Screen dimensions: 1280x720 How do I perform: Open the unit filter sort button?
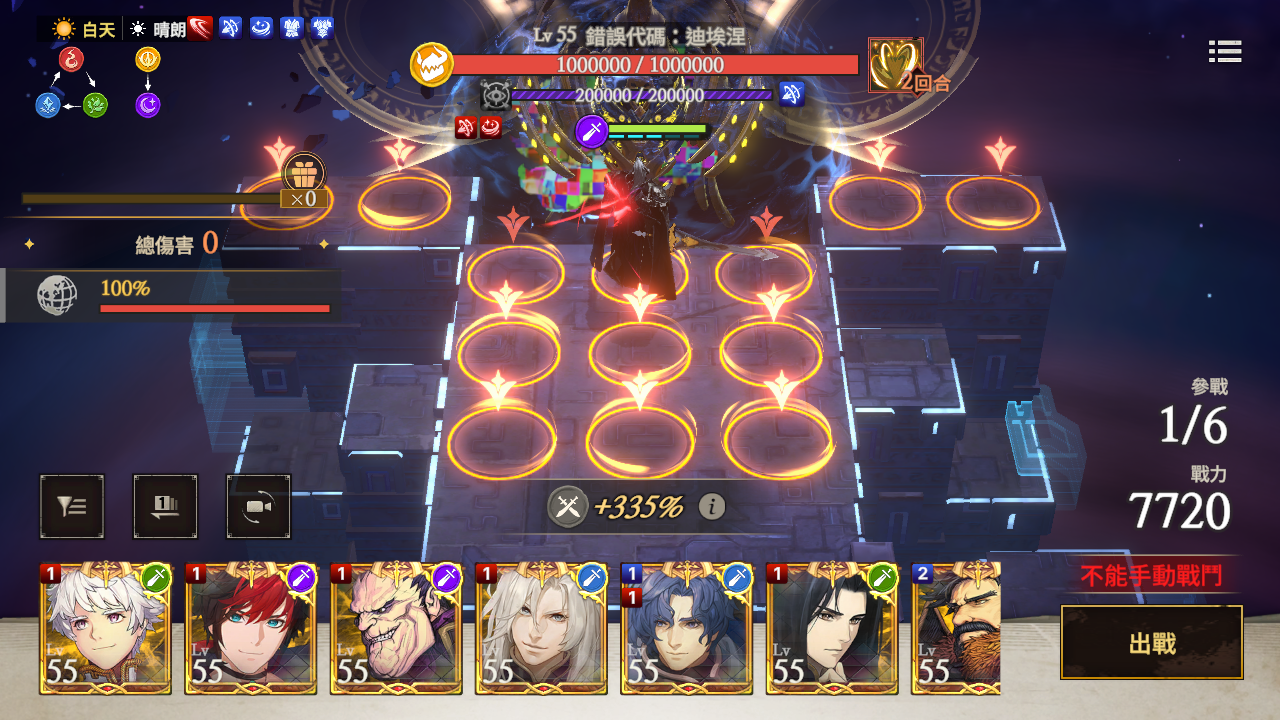pos(72,507)
